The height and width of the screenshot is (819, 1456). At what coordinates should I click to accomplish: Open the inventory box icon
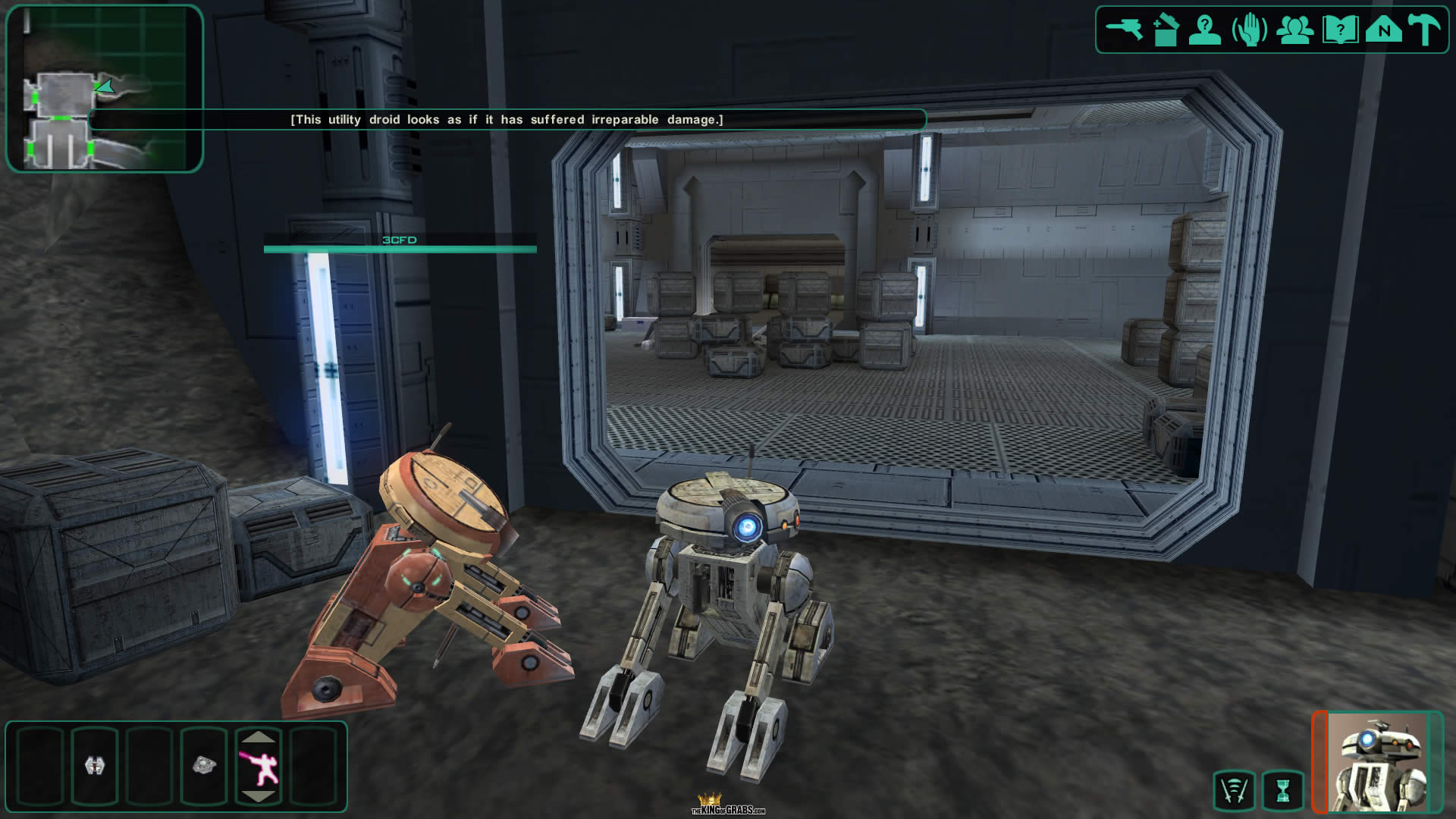pos(1166,30)
